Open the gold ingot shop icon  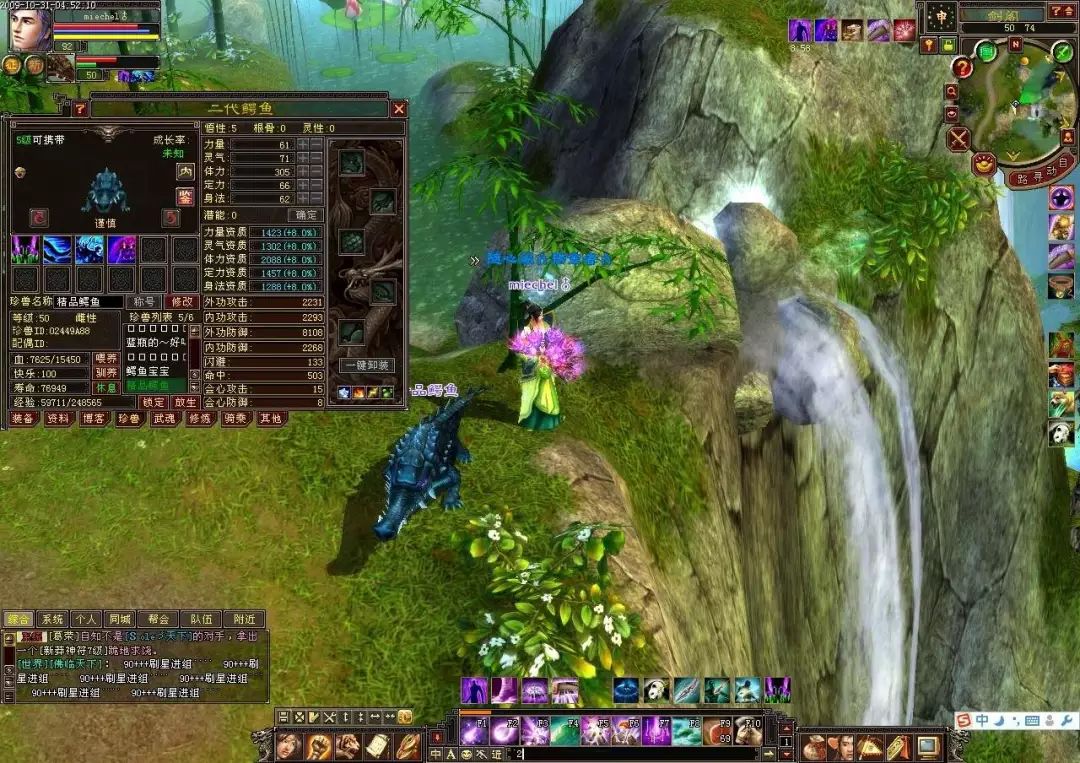[983, 163]
